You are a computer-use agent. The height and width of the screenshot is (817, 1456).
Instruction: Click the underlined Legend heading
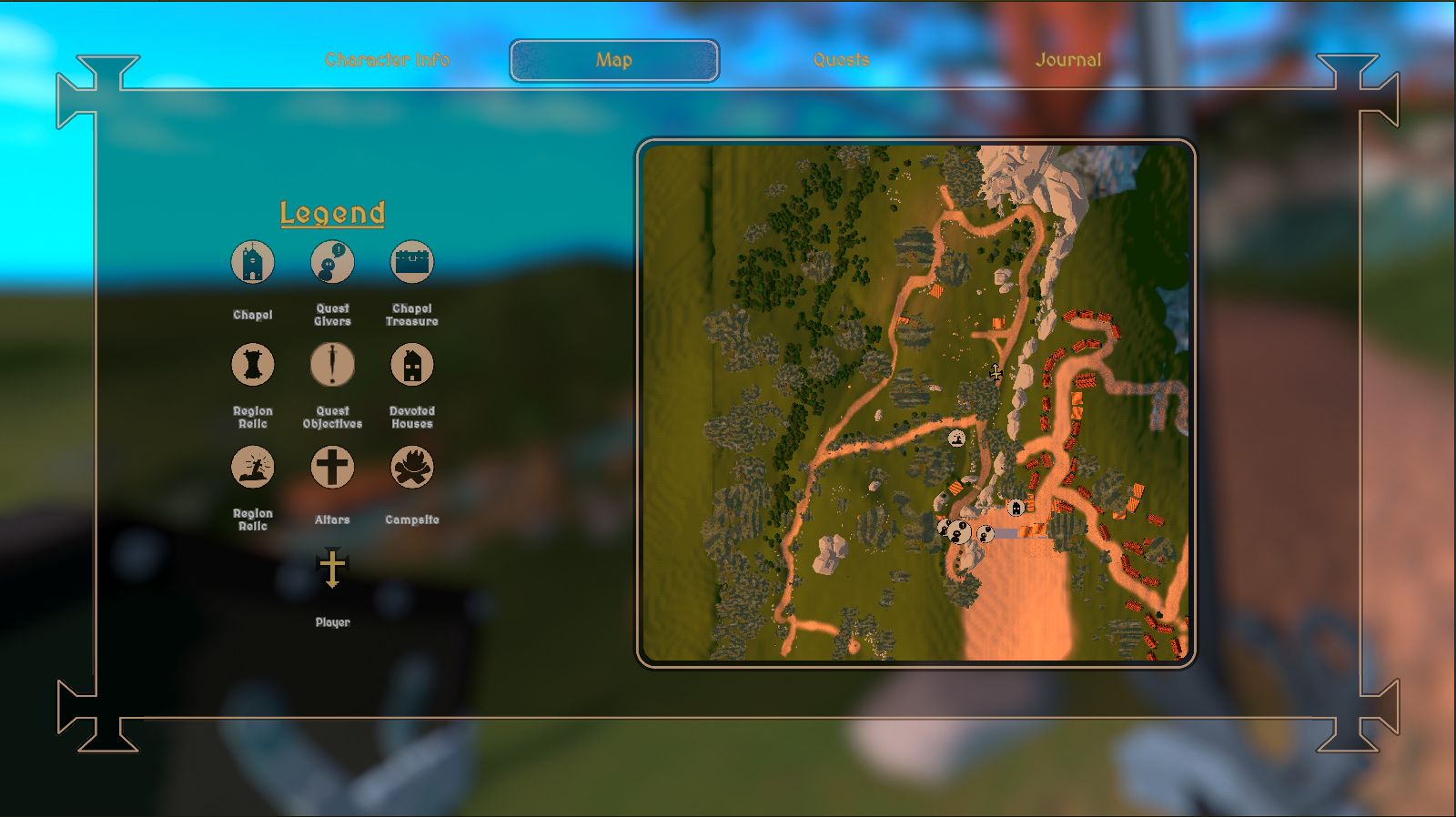[x=333, y=213]
